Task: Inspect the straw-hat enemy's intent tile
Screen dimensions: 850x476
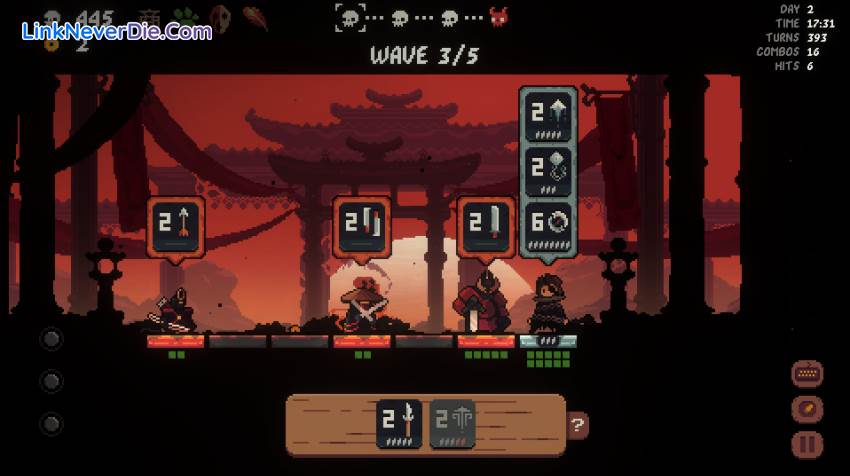Action: [x=361, y=226]
